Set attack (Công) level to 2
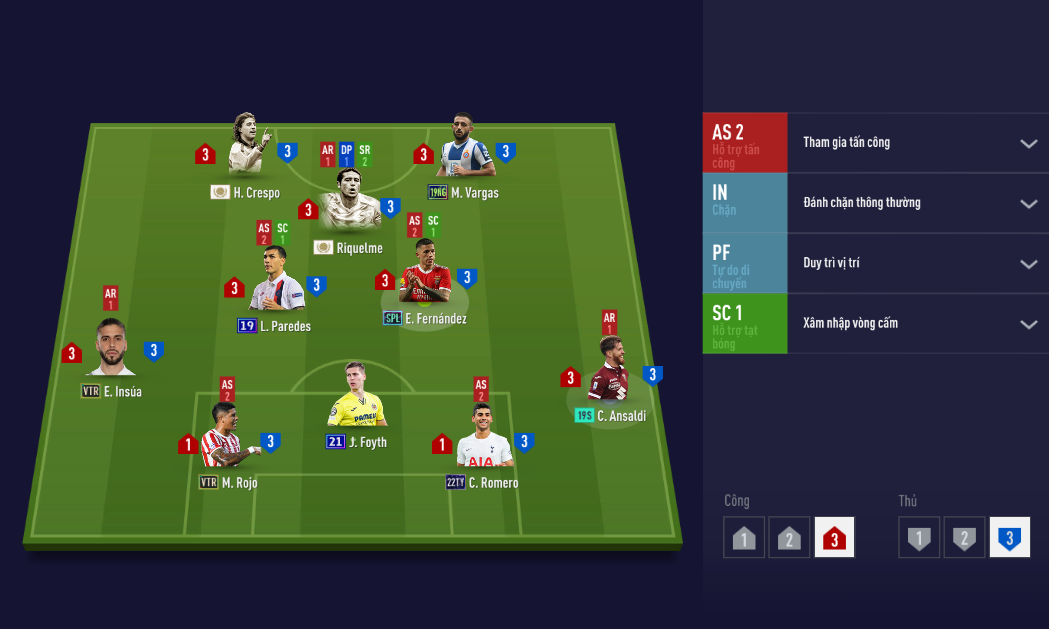 (789, 538)
